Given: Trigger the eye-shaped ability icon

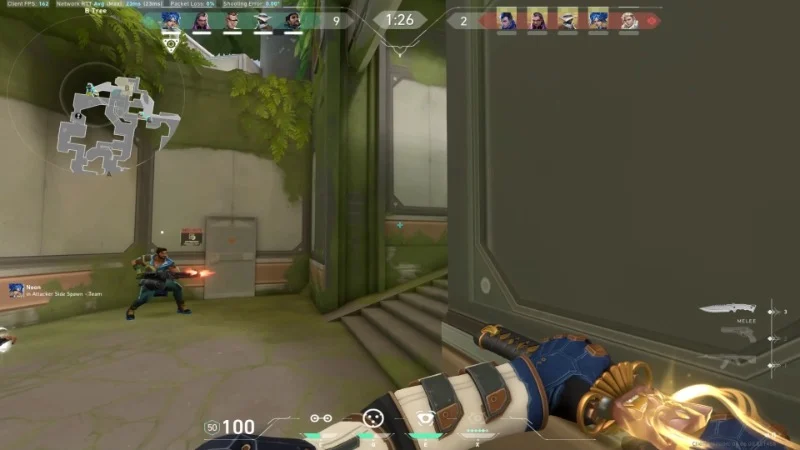Looking at the screenshot, I should [427, 418].
